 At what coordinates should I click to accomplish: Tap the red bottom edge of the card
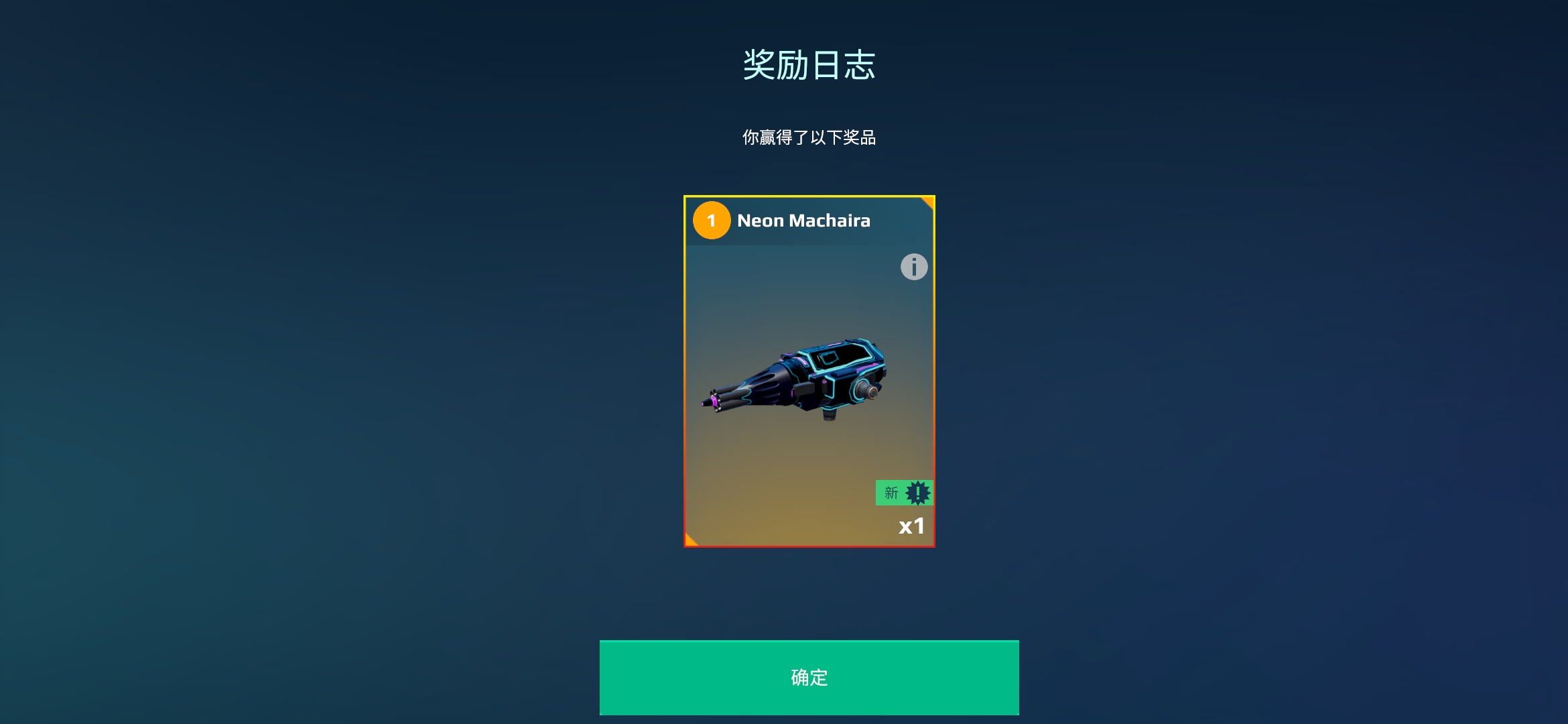coord(809,547)
